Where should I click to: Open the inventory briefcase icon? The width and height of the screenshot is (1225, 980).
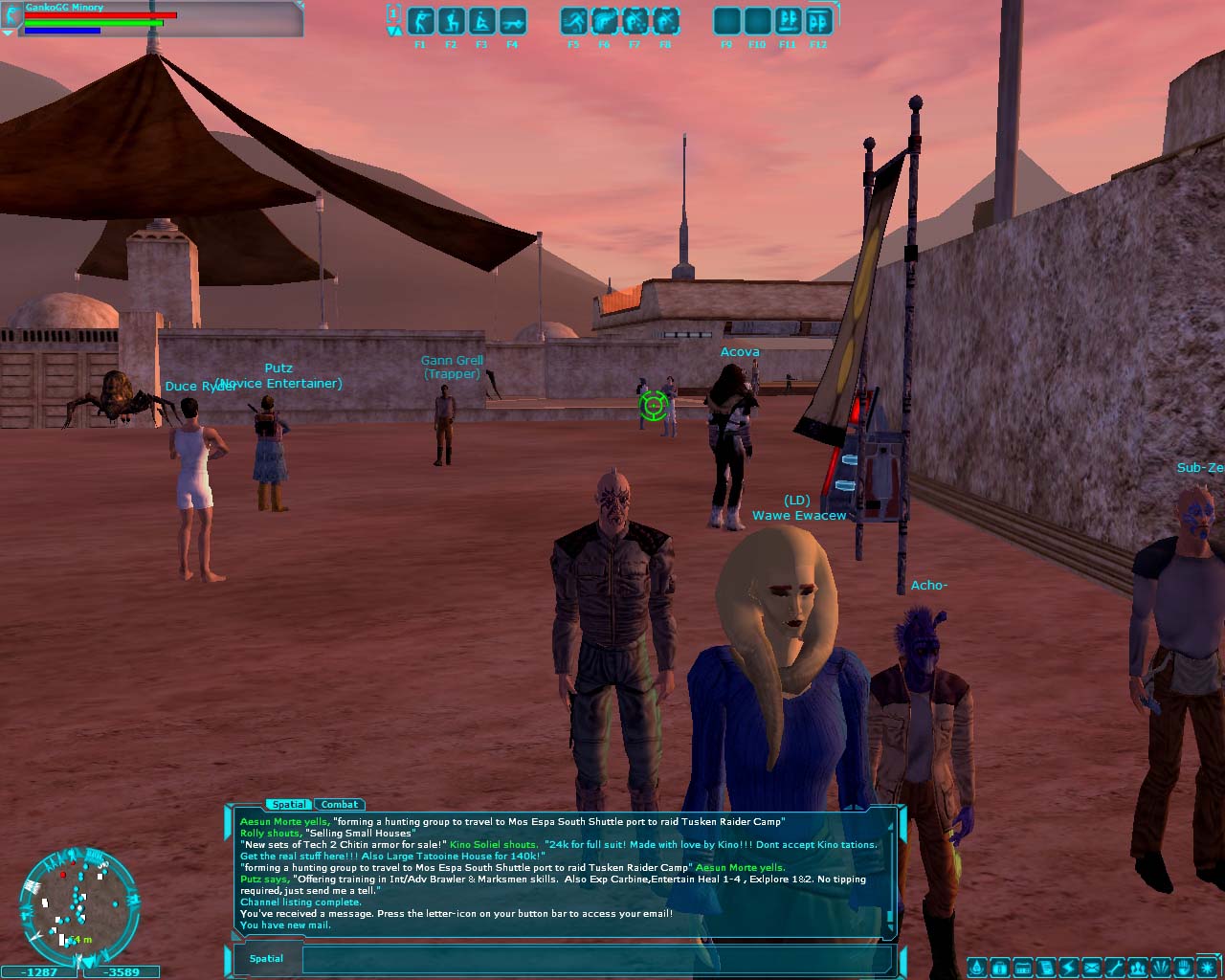pos(999,968)
